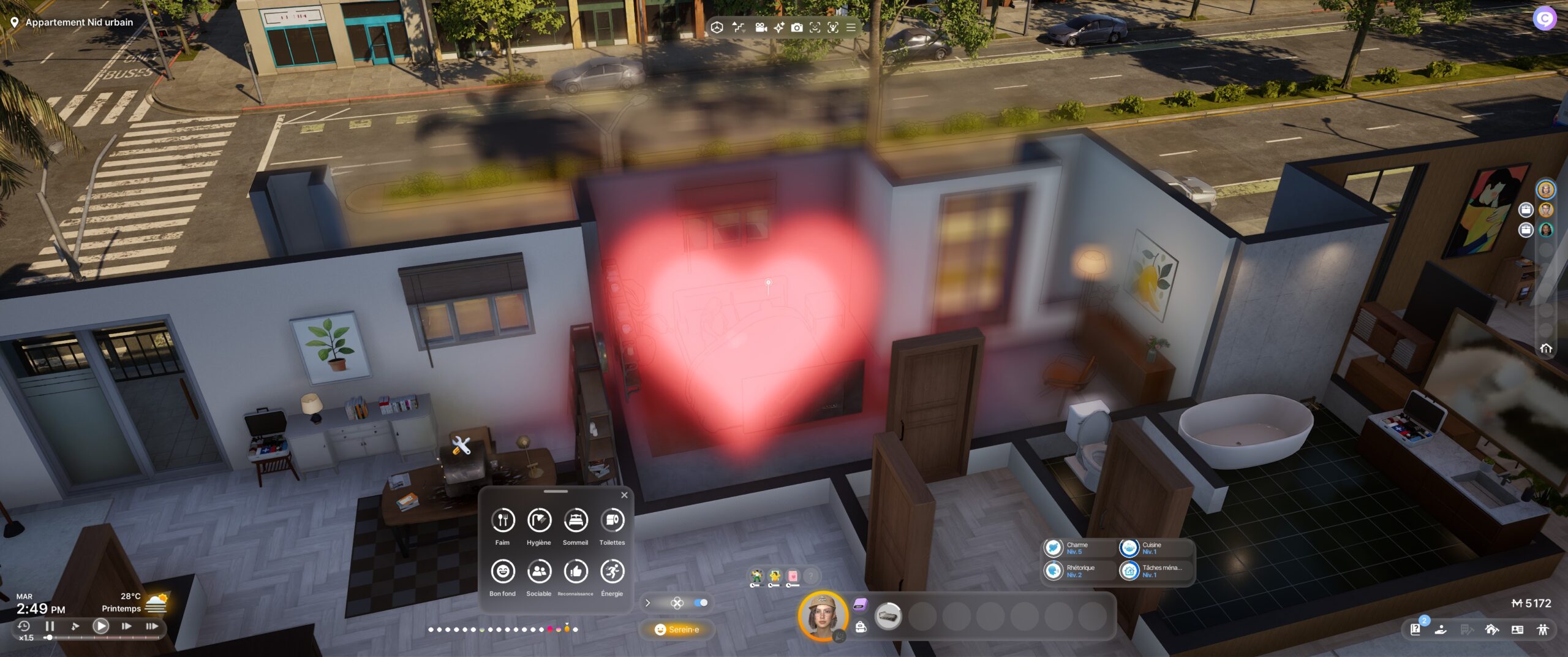Choose the Sommeil need icon
This screenshot has height=657, width=1568.
575,520
